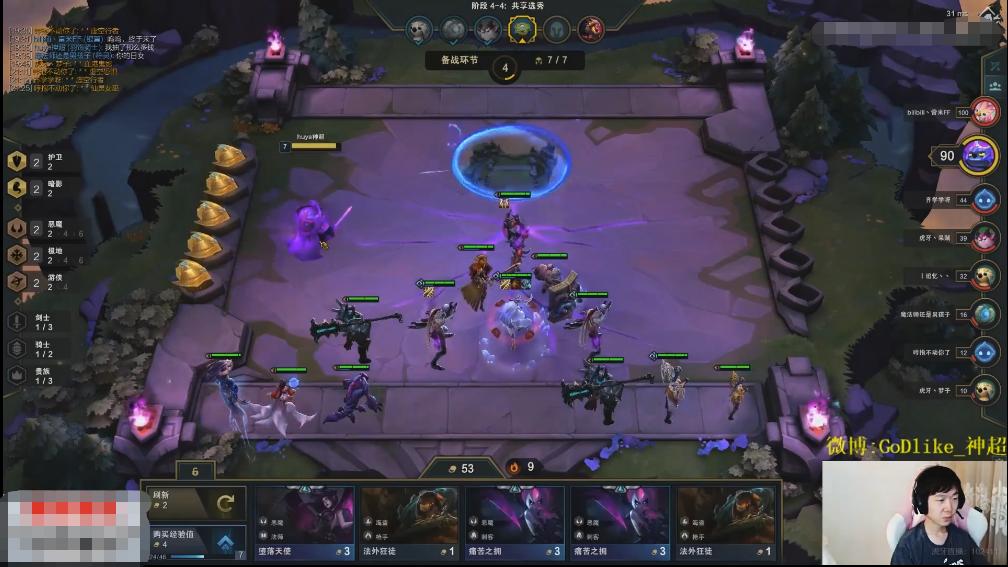
Task: View the board of the 100 health player
Action: click(x=985, y=112)
